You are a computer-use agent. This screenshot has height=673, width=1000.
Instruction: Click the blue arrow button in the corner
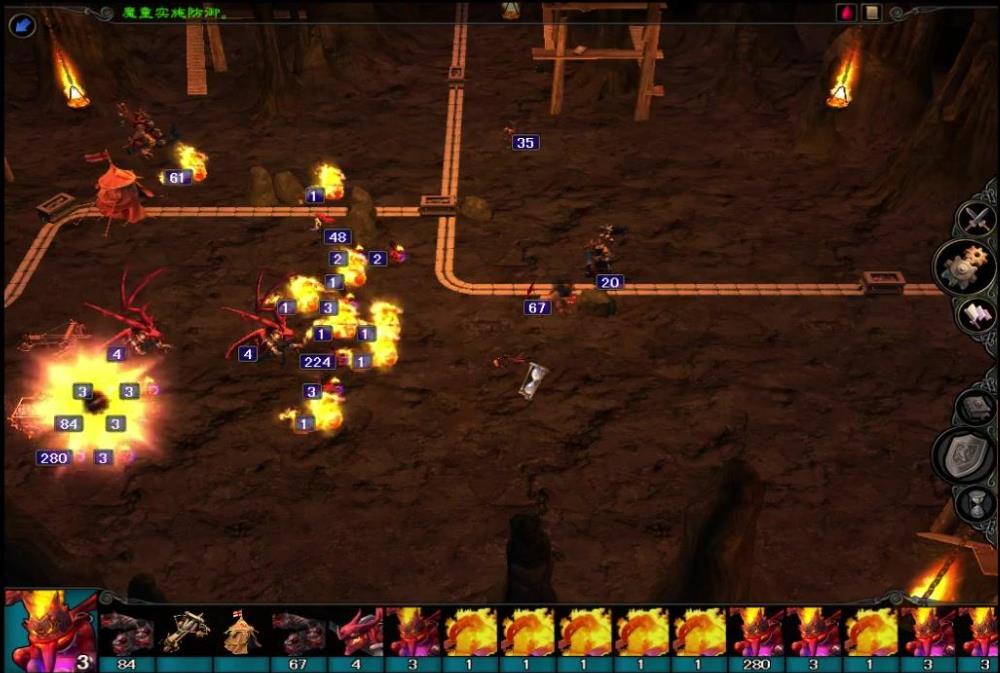tap(21, 22)
